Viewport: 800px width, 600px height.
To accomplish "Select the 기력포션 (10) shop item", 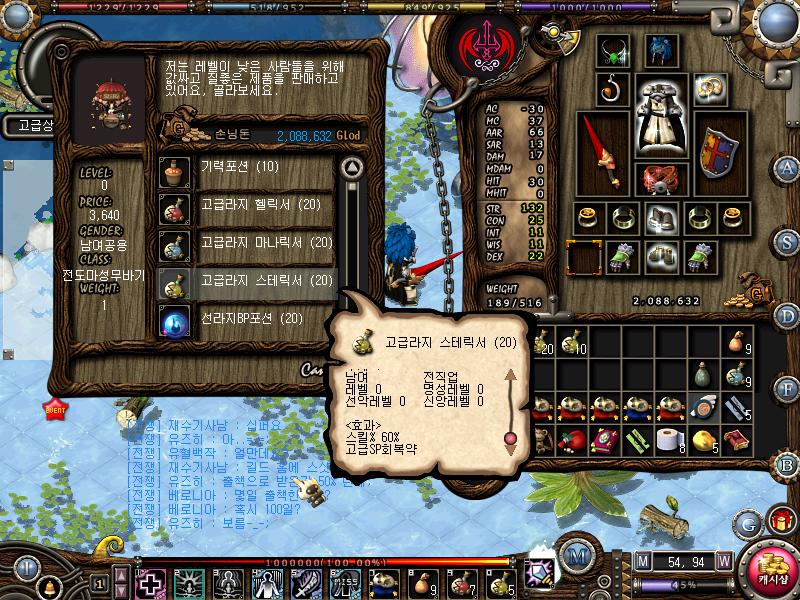I will point(245,167).
